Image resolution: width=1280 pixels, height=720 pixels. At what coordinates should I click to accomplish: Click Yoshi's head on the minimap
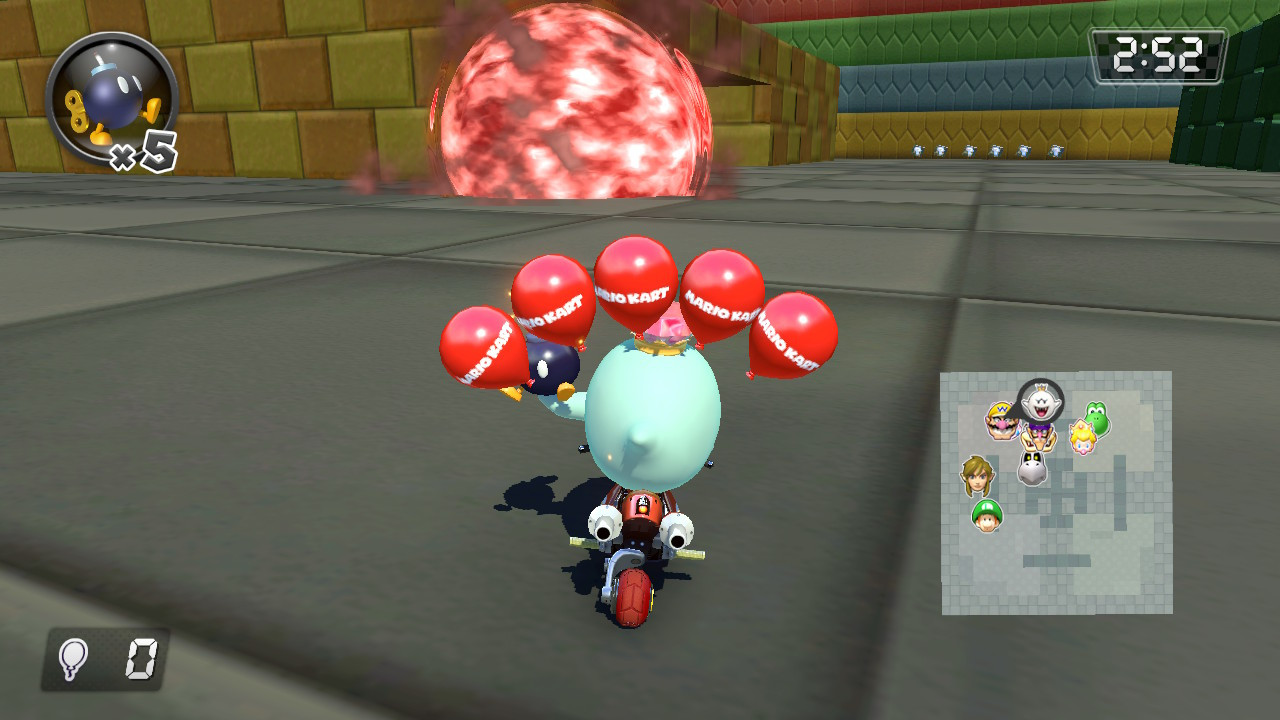point(1096,417)
